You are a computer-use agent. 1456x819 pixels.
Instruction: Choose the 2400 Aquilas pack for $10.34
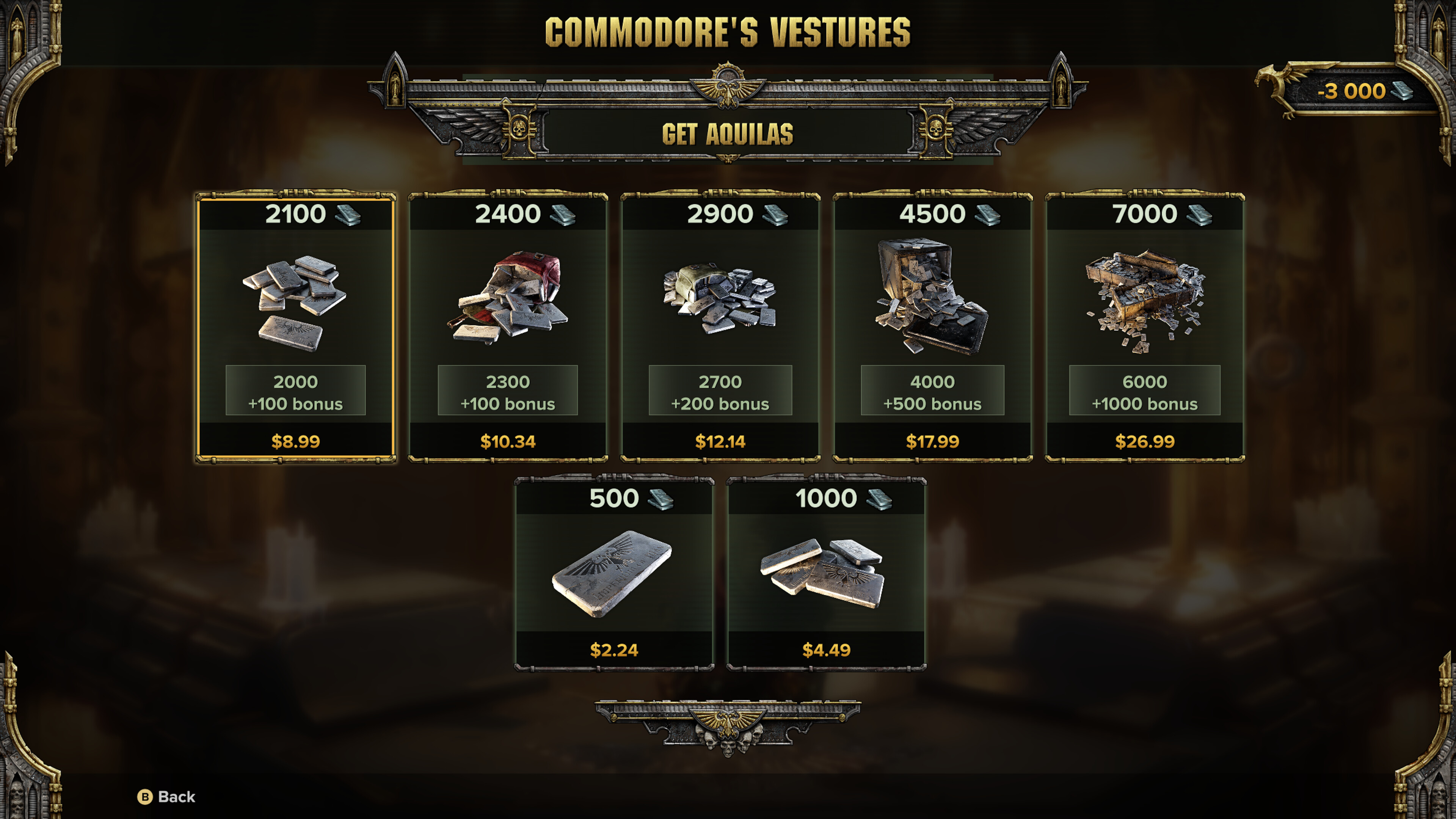[508, 328]
